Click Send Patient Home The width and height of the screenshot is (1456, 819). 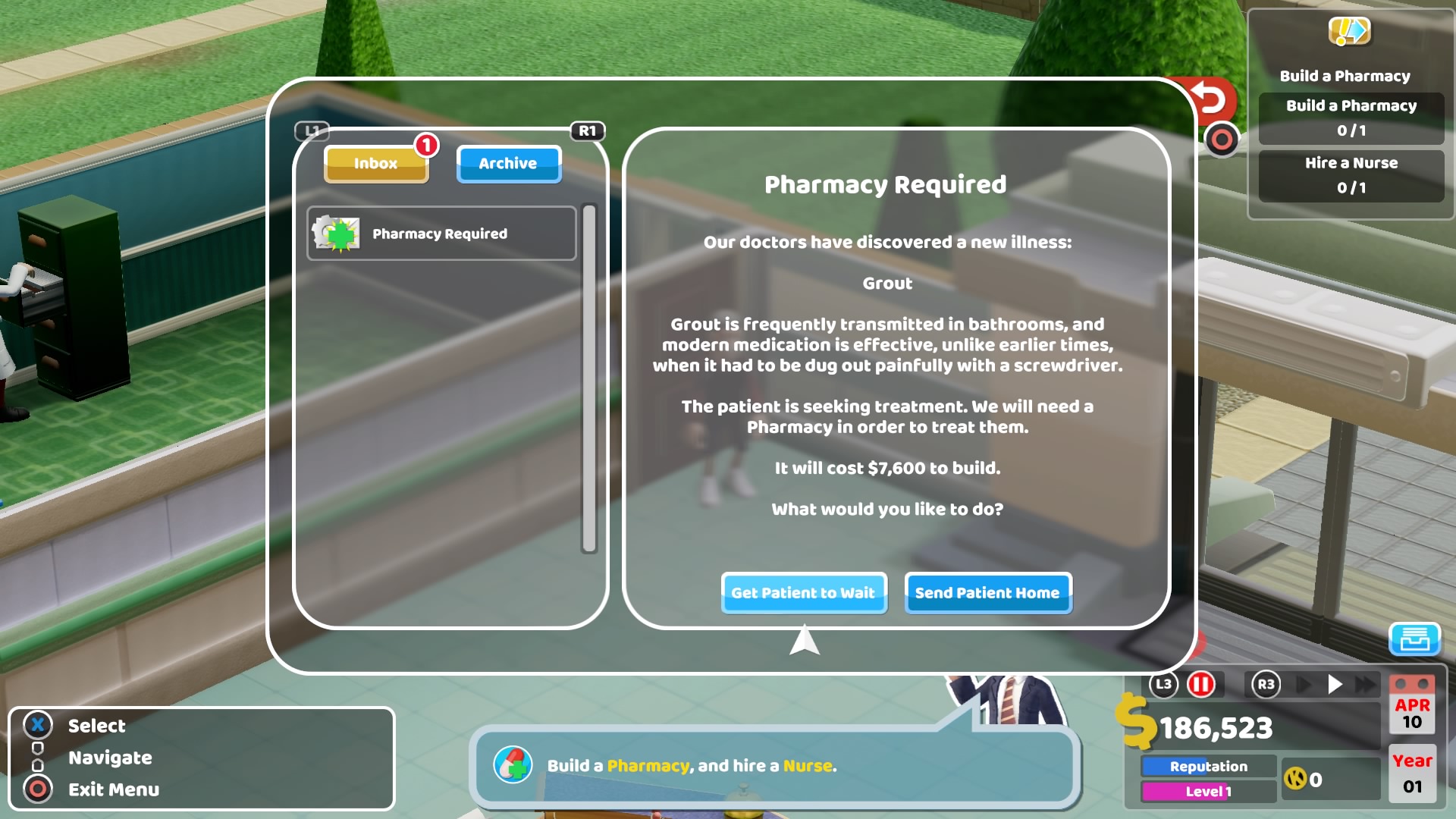[987, 593]
